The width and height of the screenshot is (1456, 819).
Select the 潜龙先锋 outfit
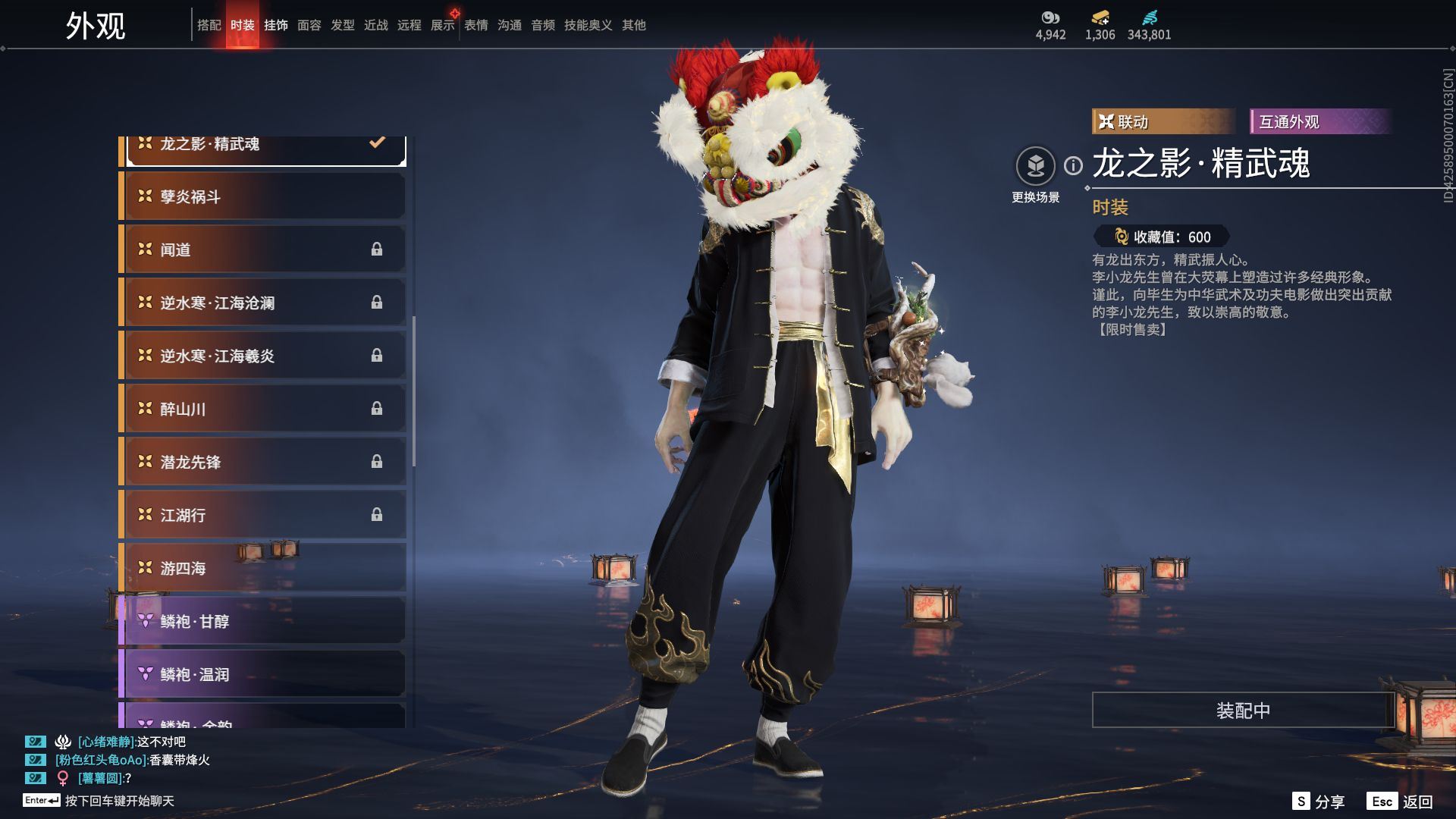(x=264, y=462)
